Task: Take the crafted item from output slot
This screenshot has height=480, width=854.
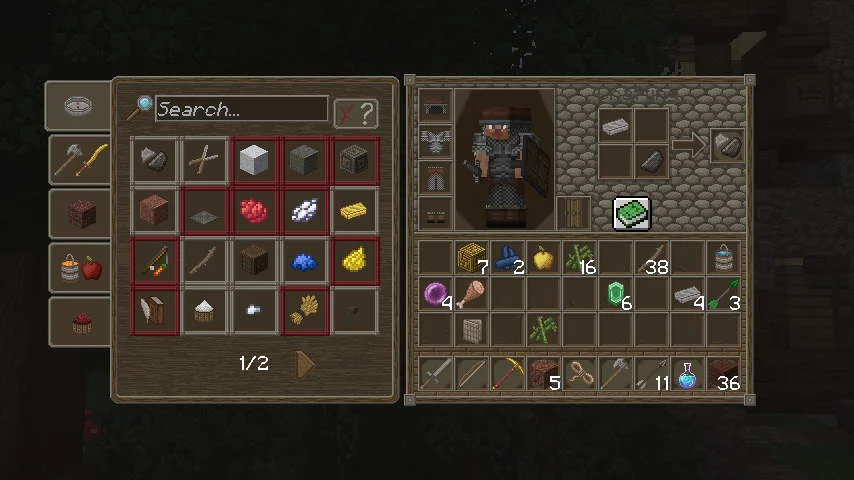Action: (726, 144)
